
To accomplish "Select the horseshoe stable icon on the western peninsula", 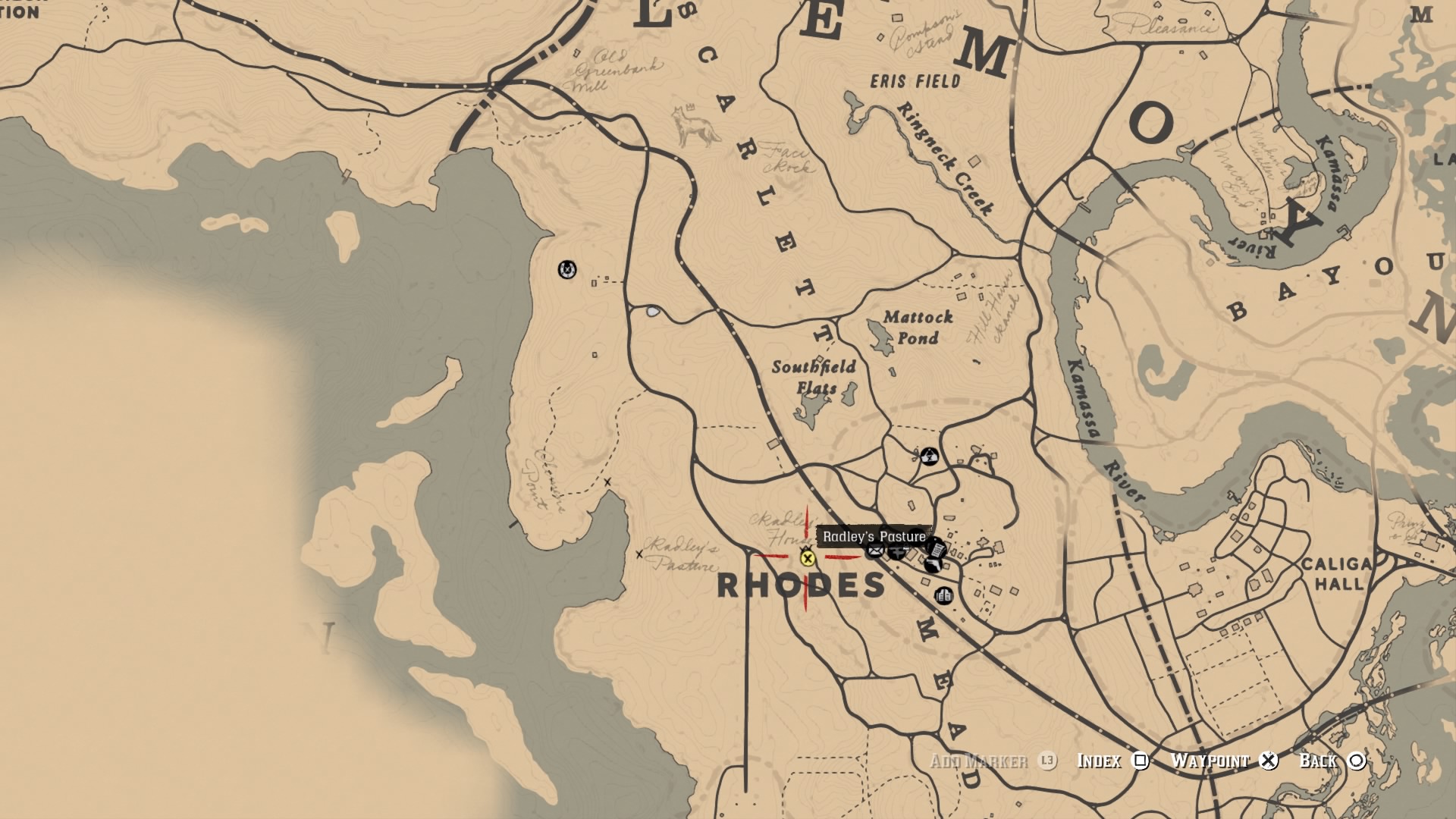I will [567, 269].
